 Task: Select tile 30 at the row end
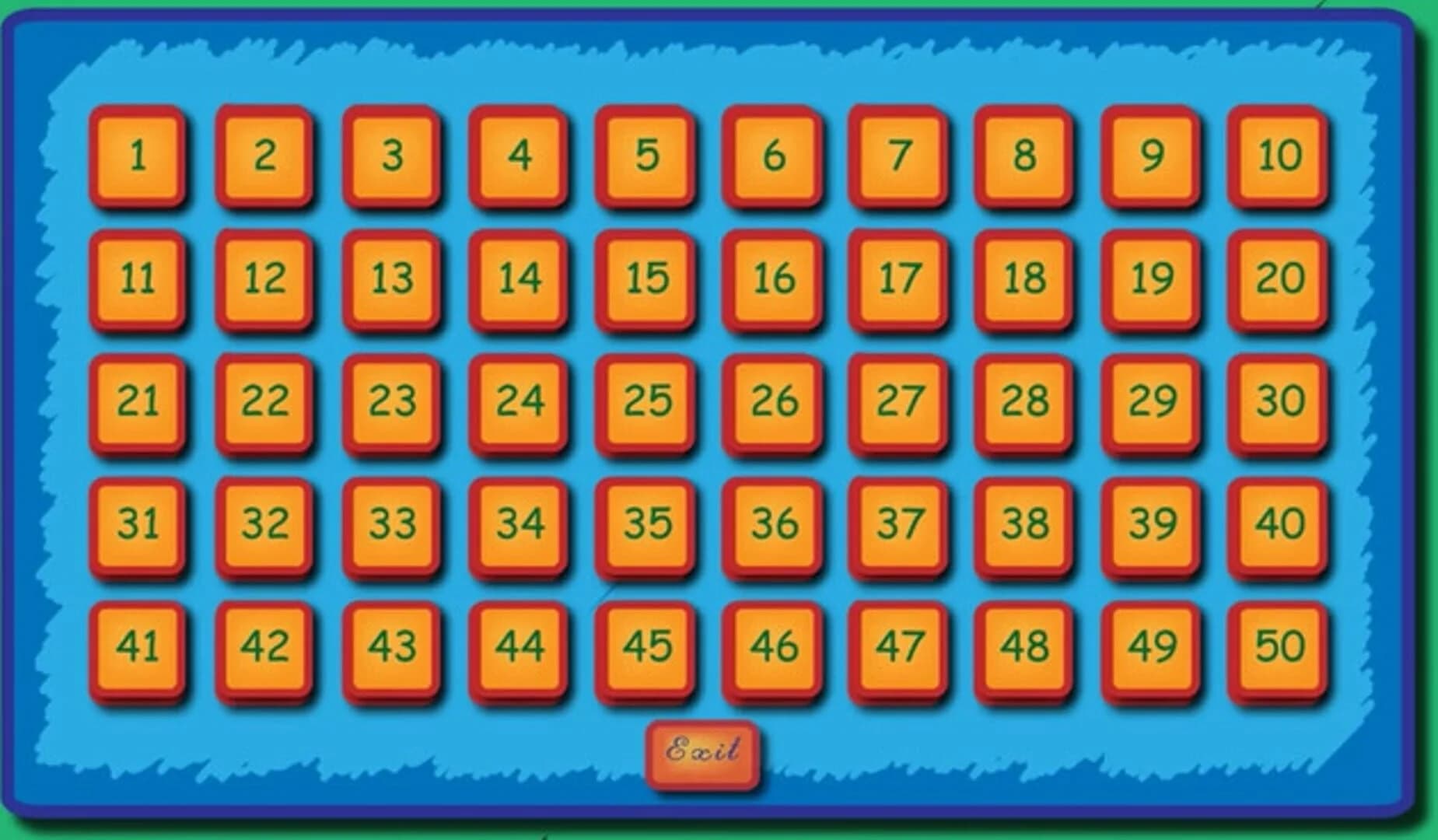coord(1278,401)
